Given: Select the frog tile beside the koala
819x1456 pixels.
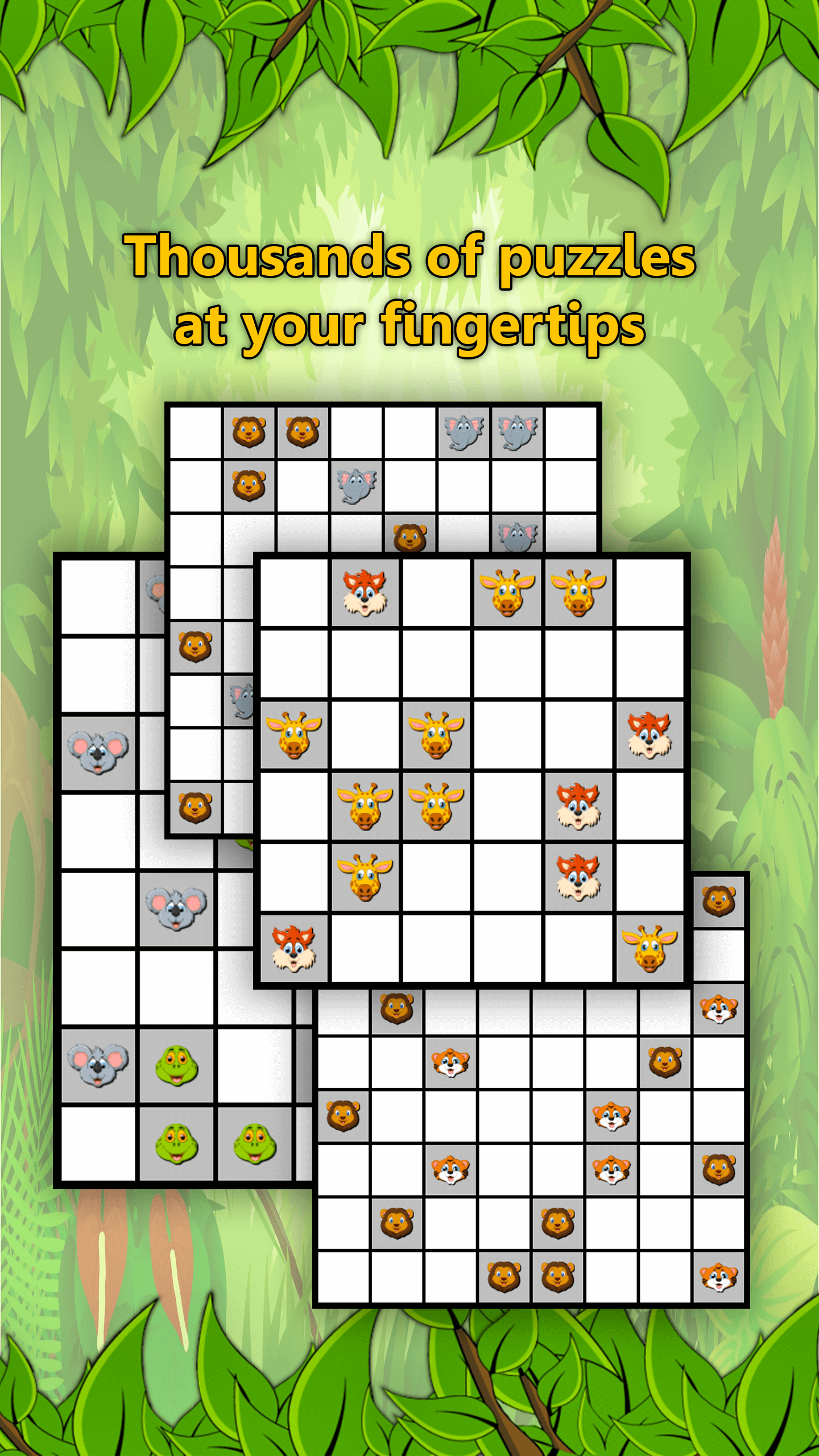Looking at the screenshot, I should (176, 1065).
